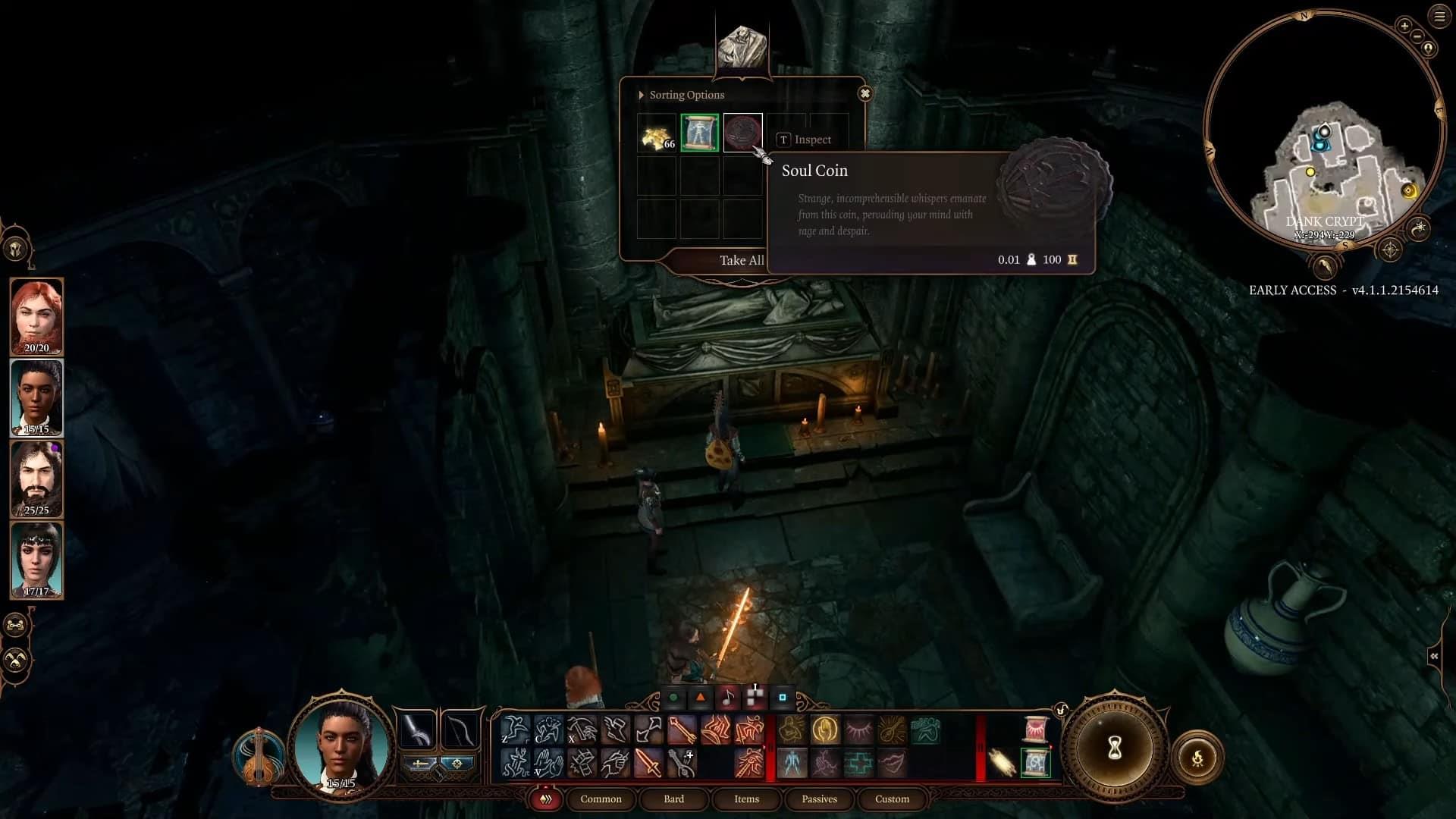This screenshot has width=1456, height=819.
Task: Select the red-haired party member portrait
Action: pos(36,315)
